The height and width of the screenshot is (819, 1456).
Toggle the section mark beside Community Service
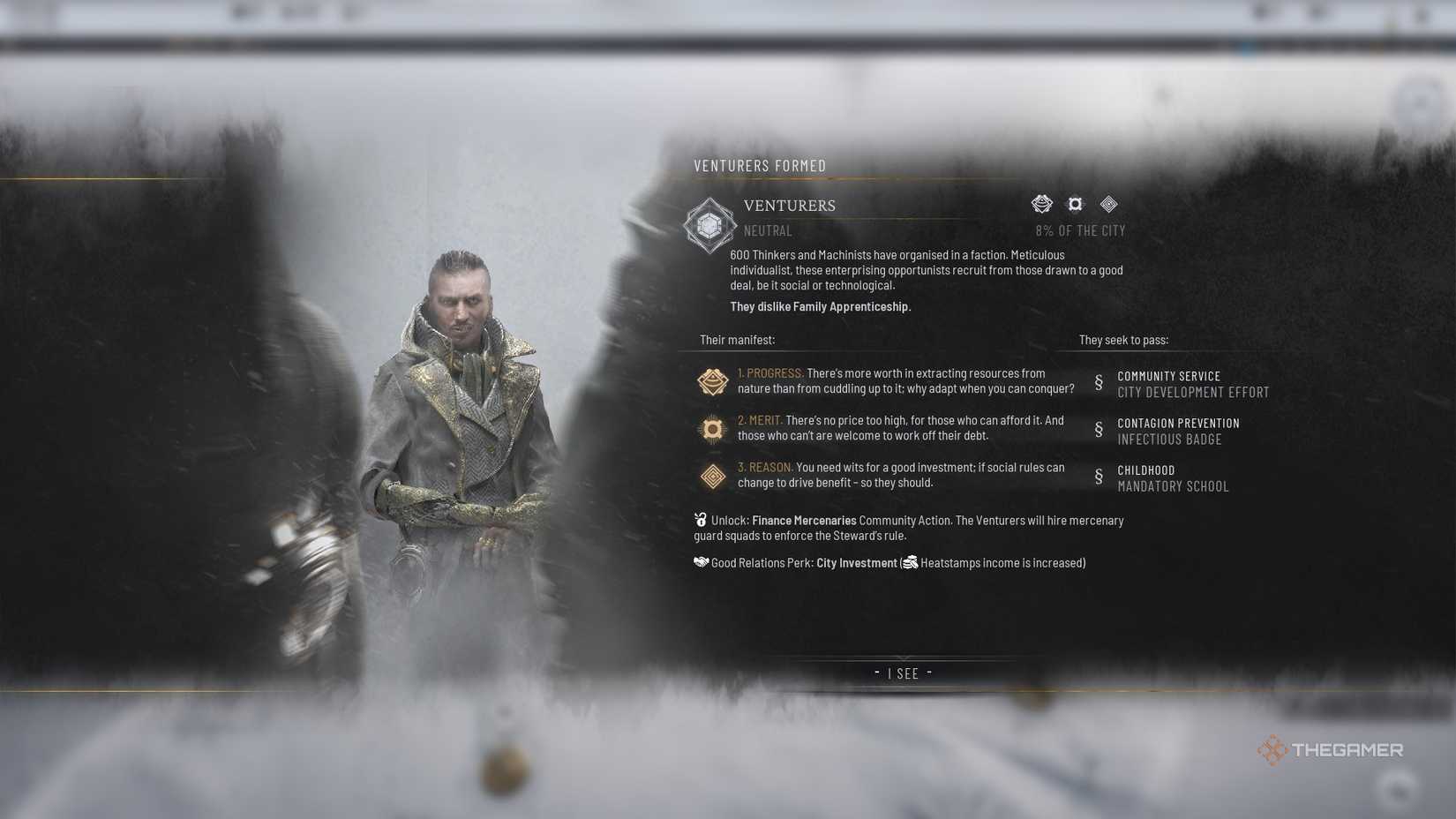pos(1099,384)
